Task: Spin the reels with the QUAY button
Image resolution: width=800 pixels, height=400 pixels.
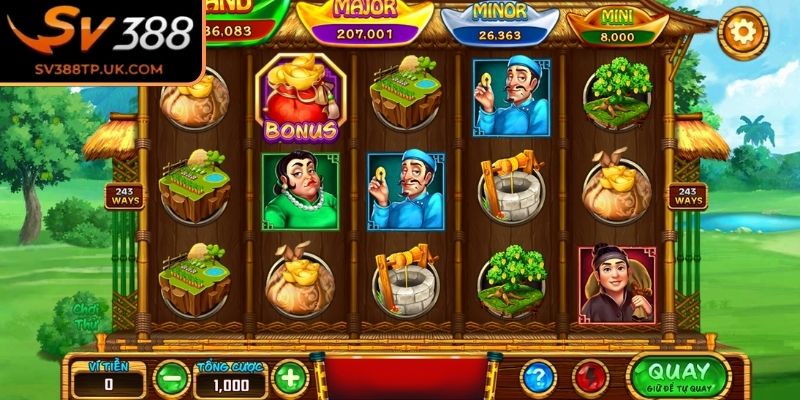Action: click(x=679, y=376)
